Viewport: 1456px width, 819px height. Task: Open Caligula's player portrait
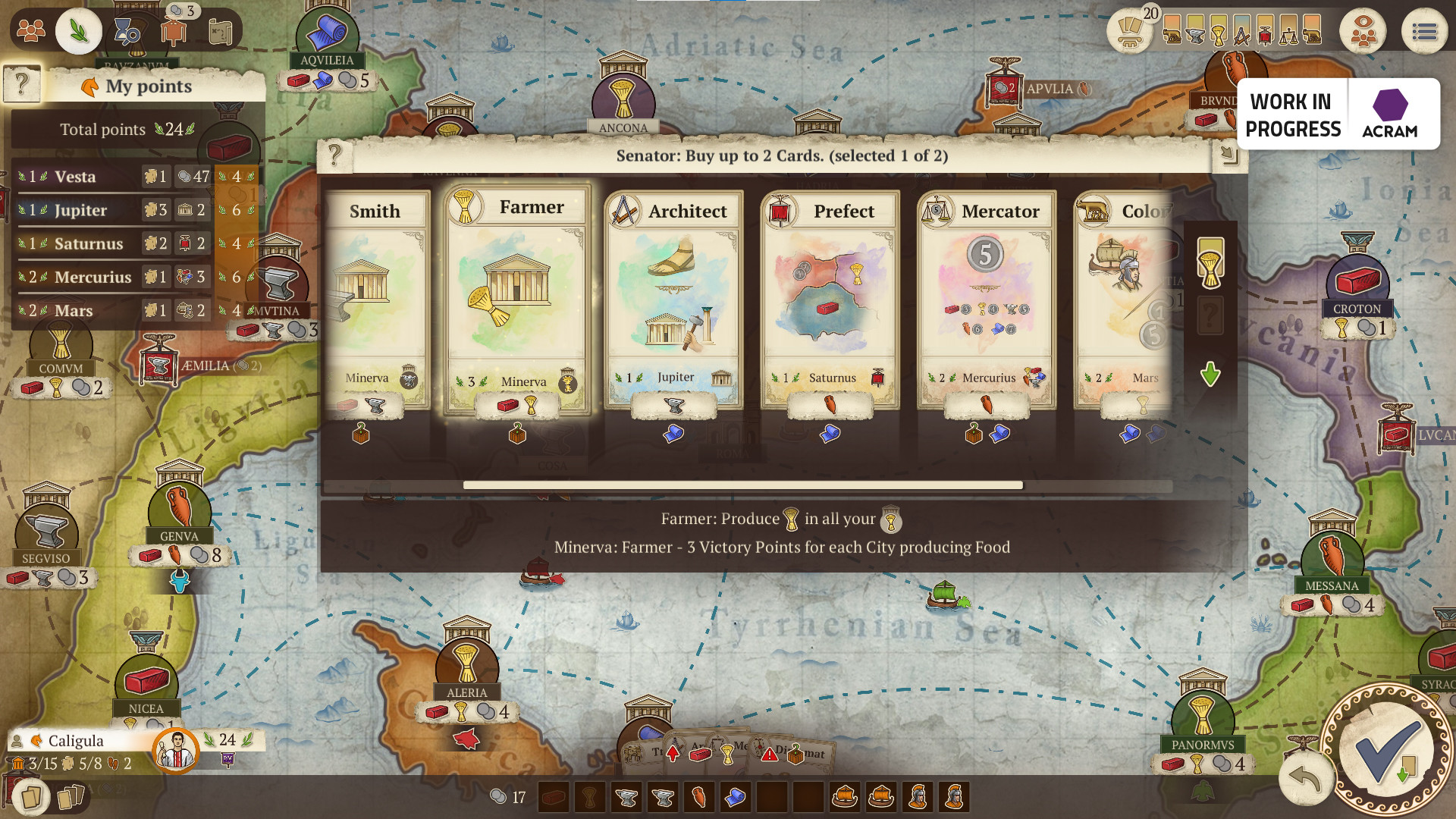tap(176, 748)
